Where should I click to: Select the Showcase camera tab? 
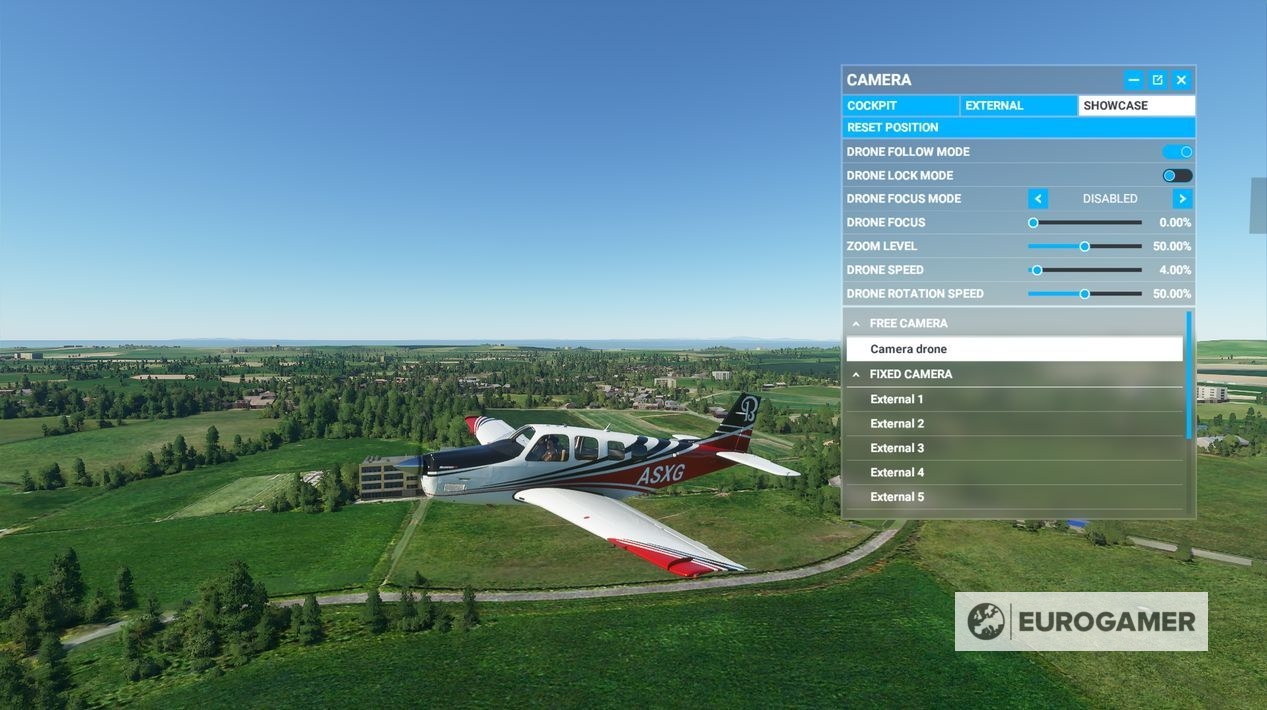click(1136, 106)
